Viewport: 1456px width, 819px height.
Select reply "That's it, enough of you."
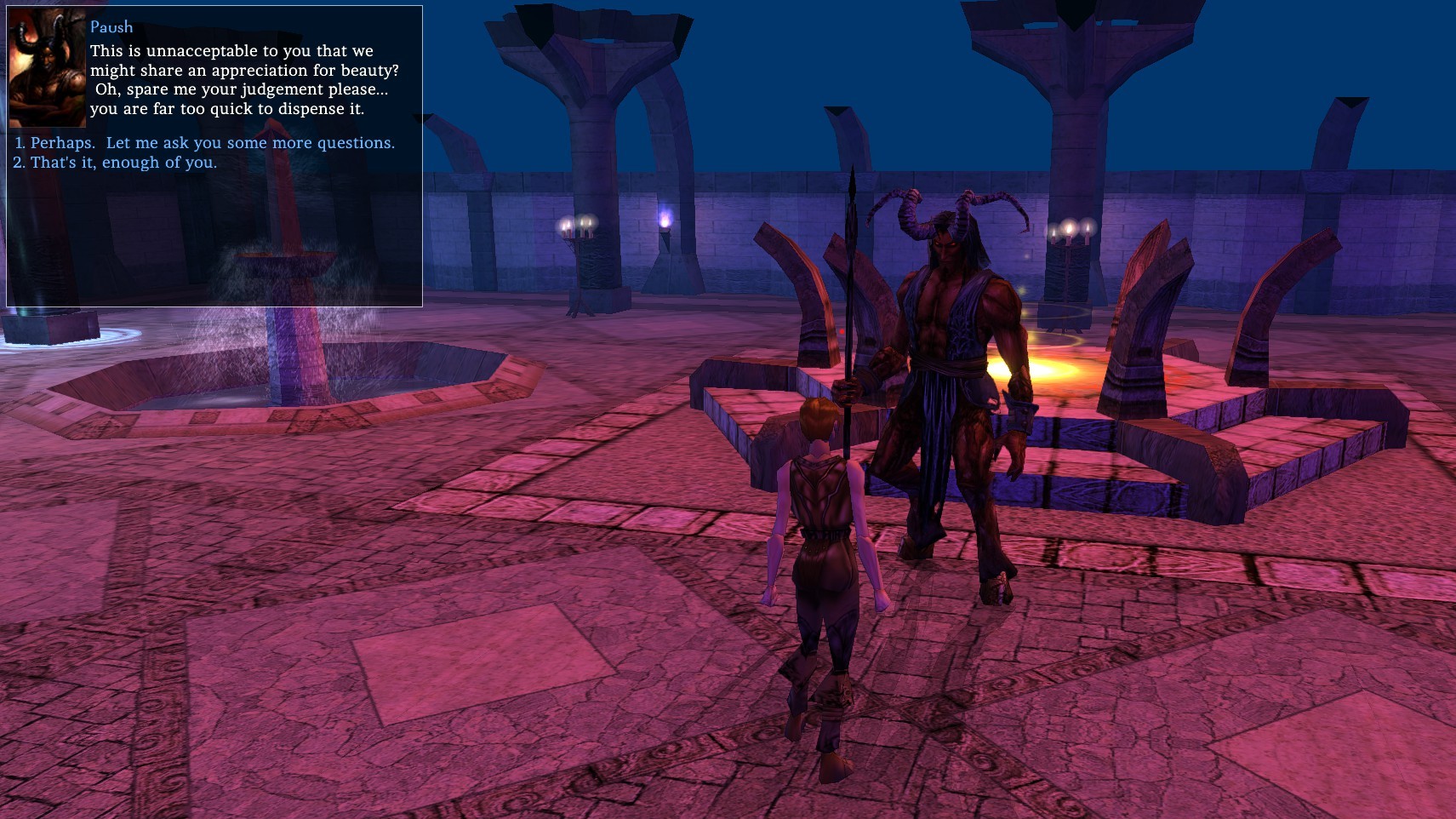pos(123,163)
